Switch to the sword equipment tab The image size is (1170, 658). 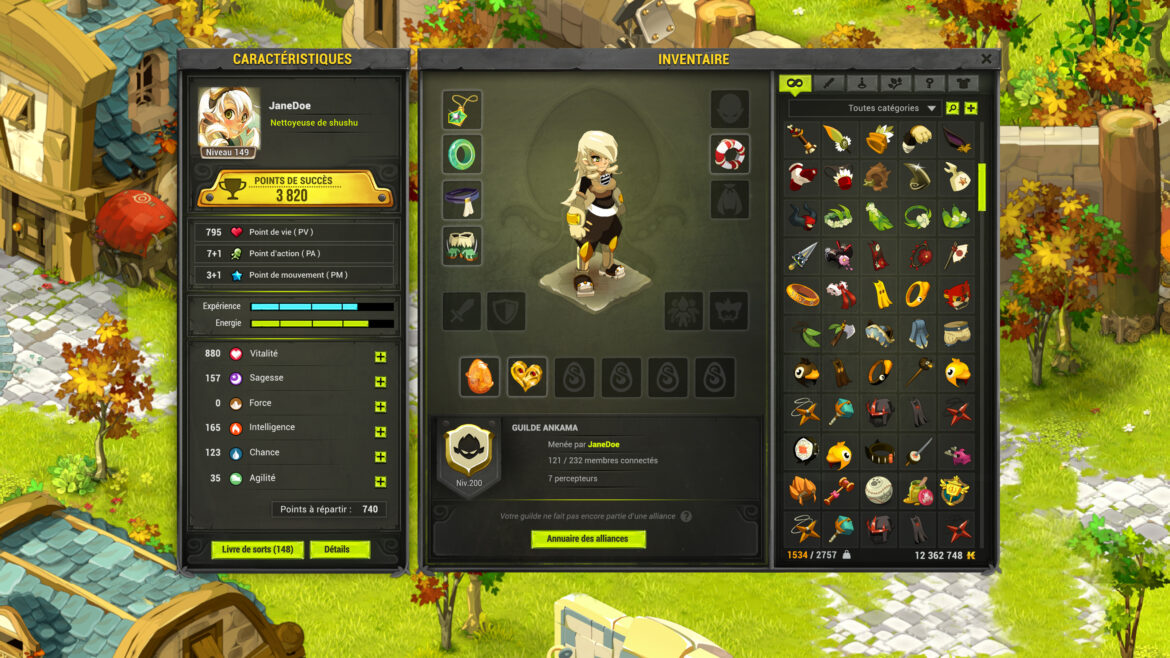[x=828, y=84]
